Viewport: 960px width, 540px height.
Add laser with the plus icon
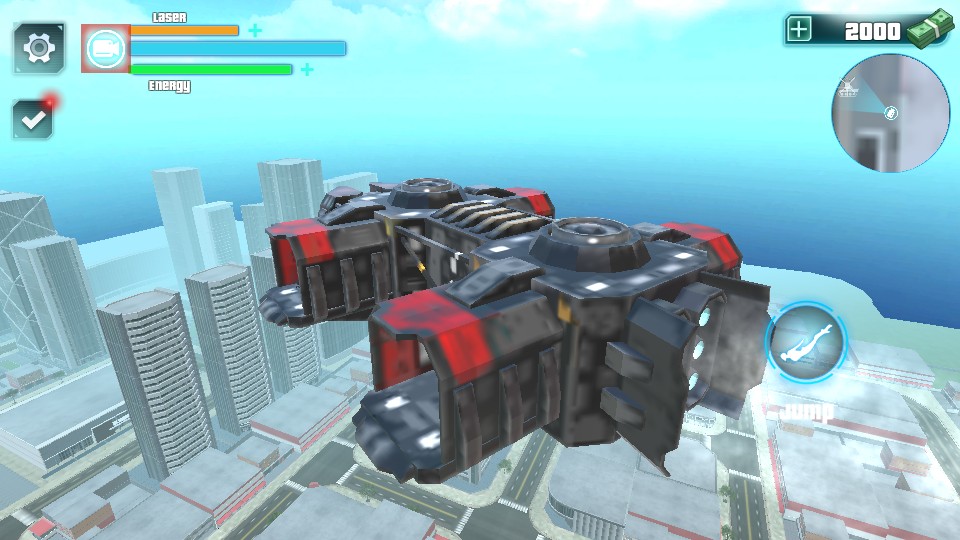coord(255,30)
